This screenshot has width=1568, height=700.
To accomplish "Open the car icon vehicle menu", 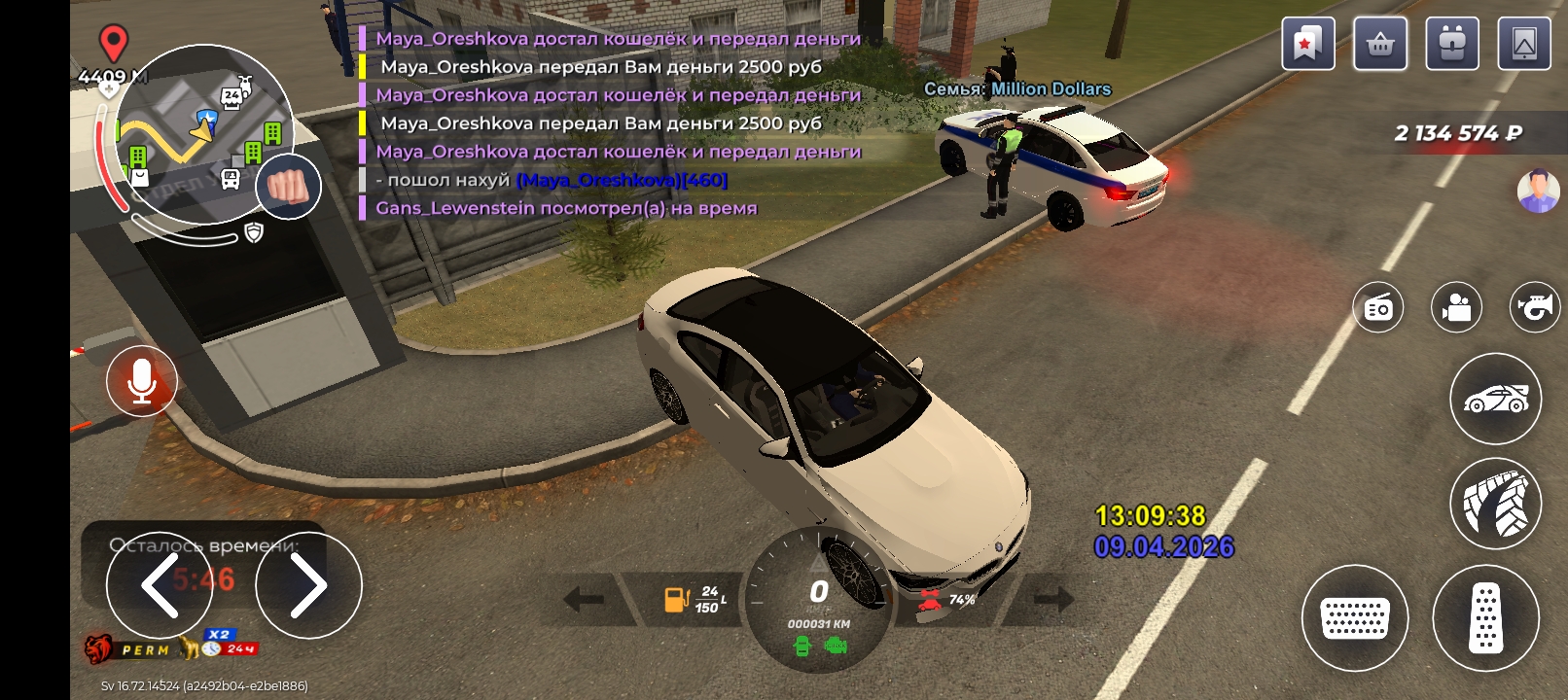I will (x=1496, y=399).
